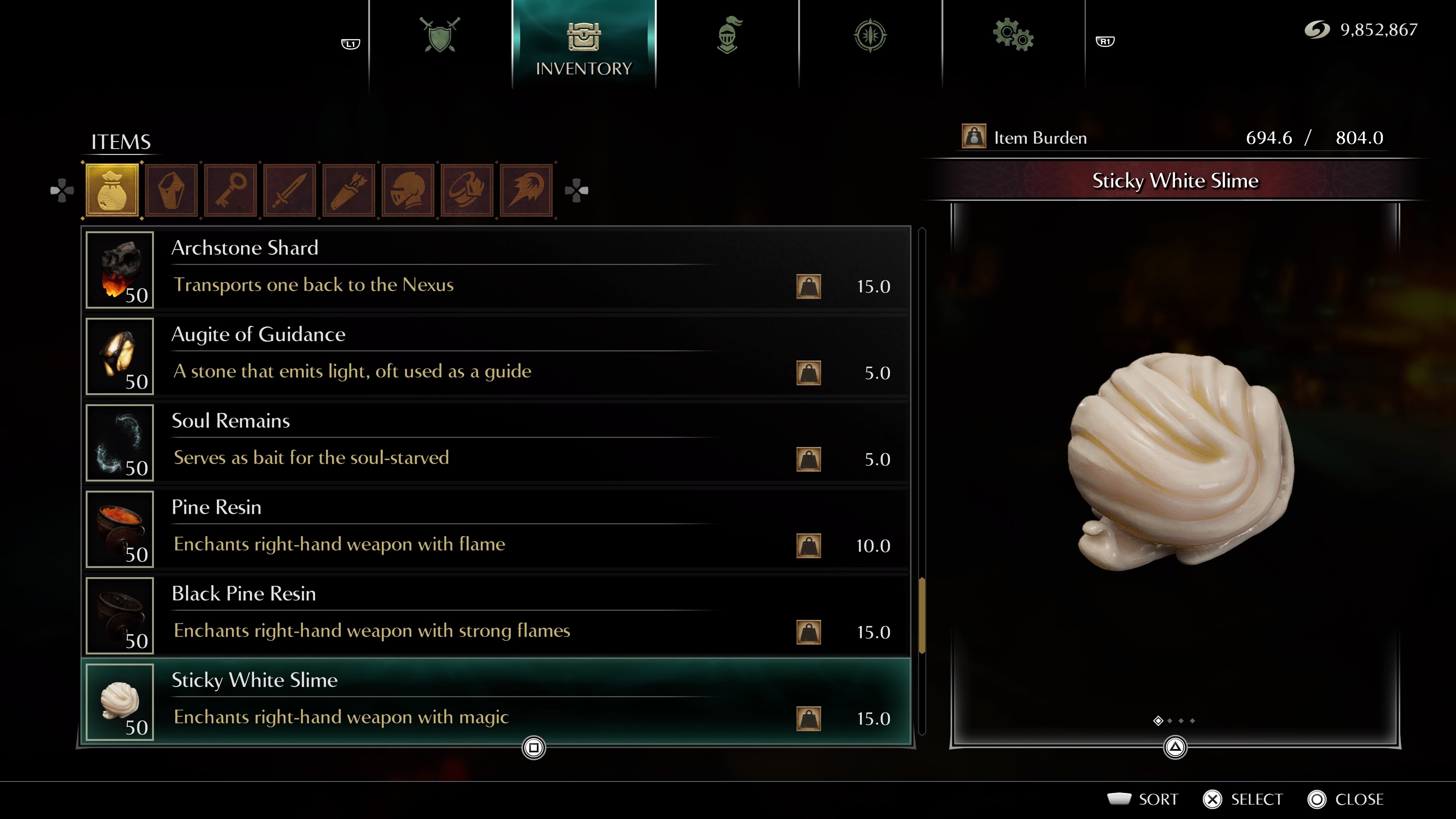Select the Archstone Shard thumbnail
Screen dimensions: 1456x819
pos(120,271)
